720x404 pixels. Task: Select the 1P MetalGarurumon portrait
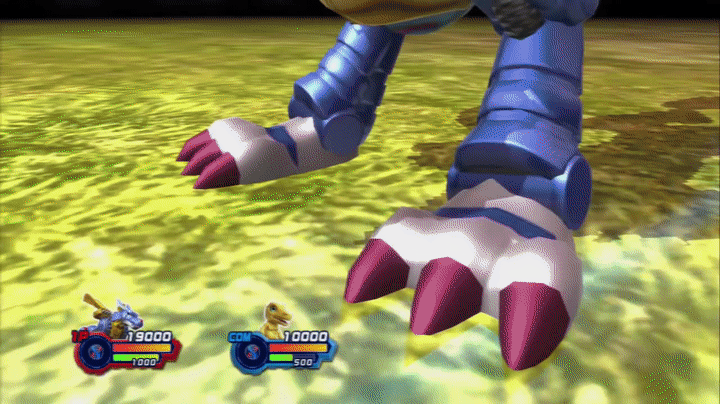pos(113,315)
